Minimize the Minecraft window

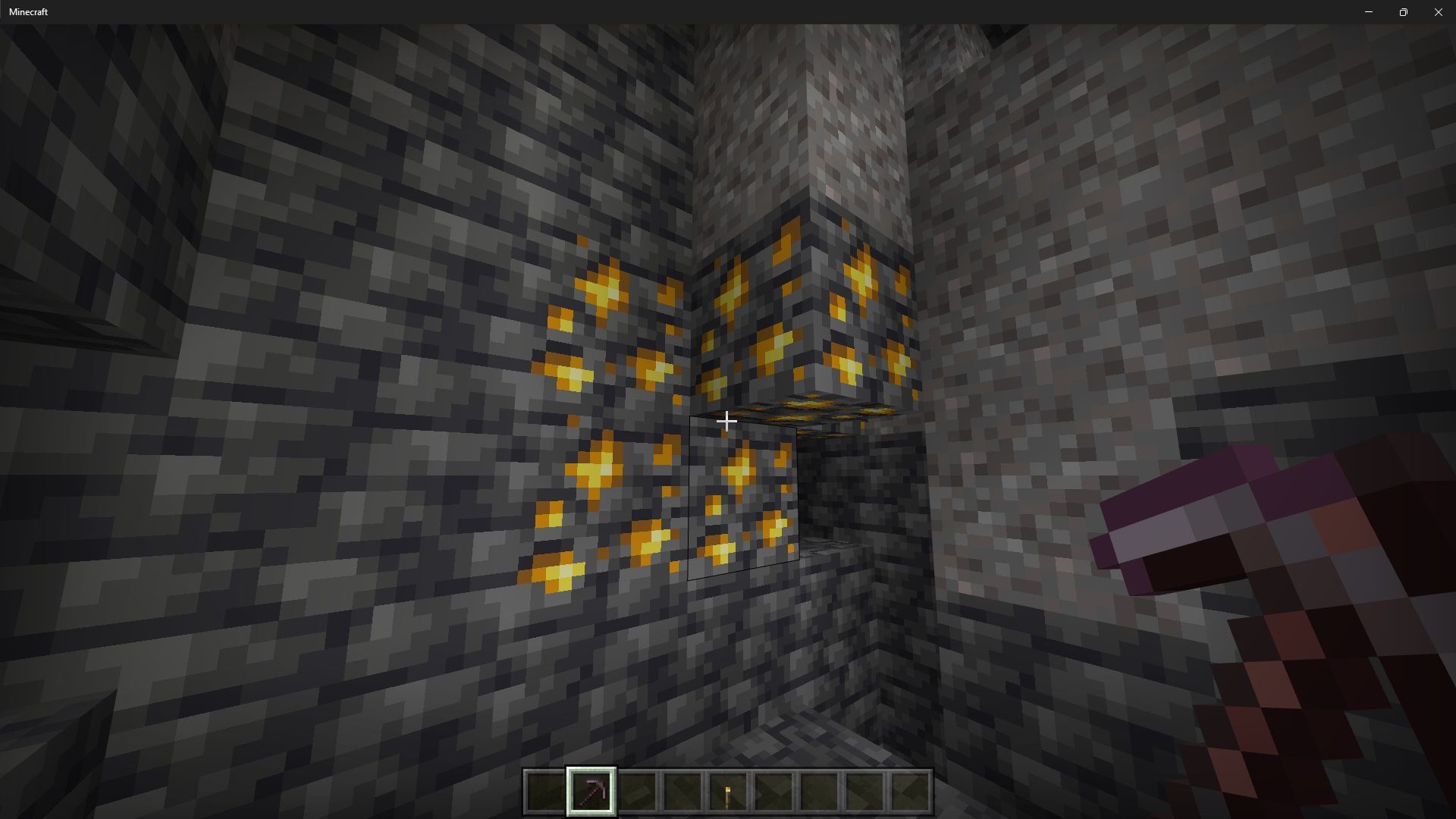1369,11
